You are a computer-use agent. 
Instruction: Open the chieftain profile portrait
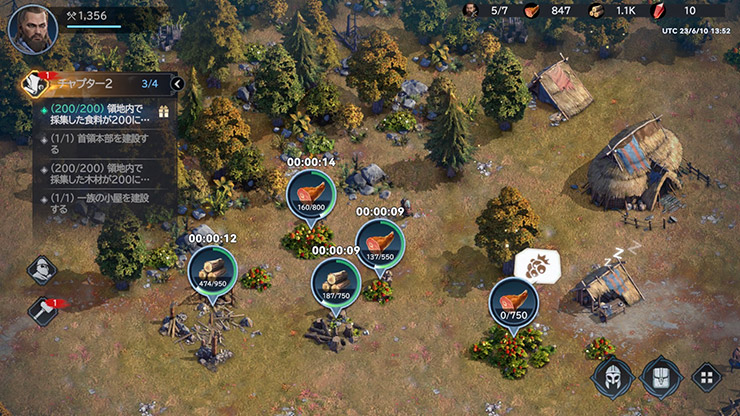pos(32,28)
